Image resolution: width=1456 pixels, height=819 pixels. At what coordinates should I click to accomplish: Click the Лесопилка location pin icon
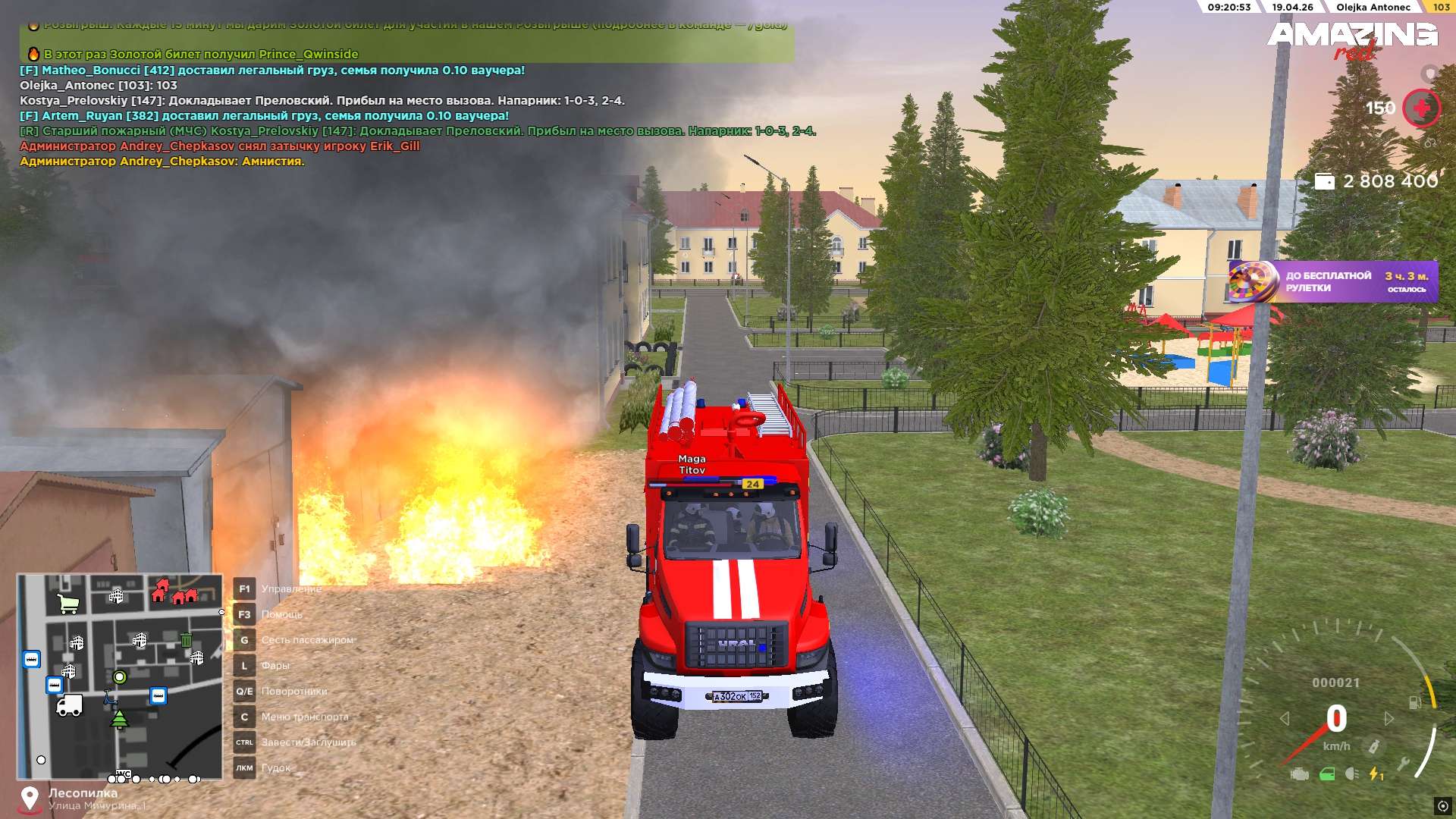click(30, 798)
